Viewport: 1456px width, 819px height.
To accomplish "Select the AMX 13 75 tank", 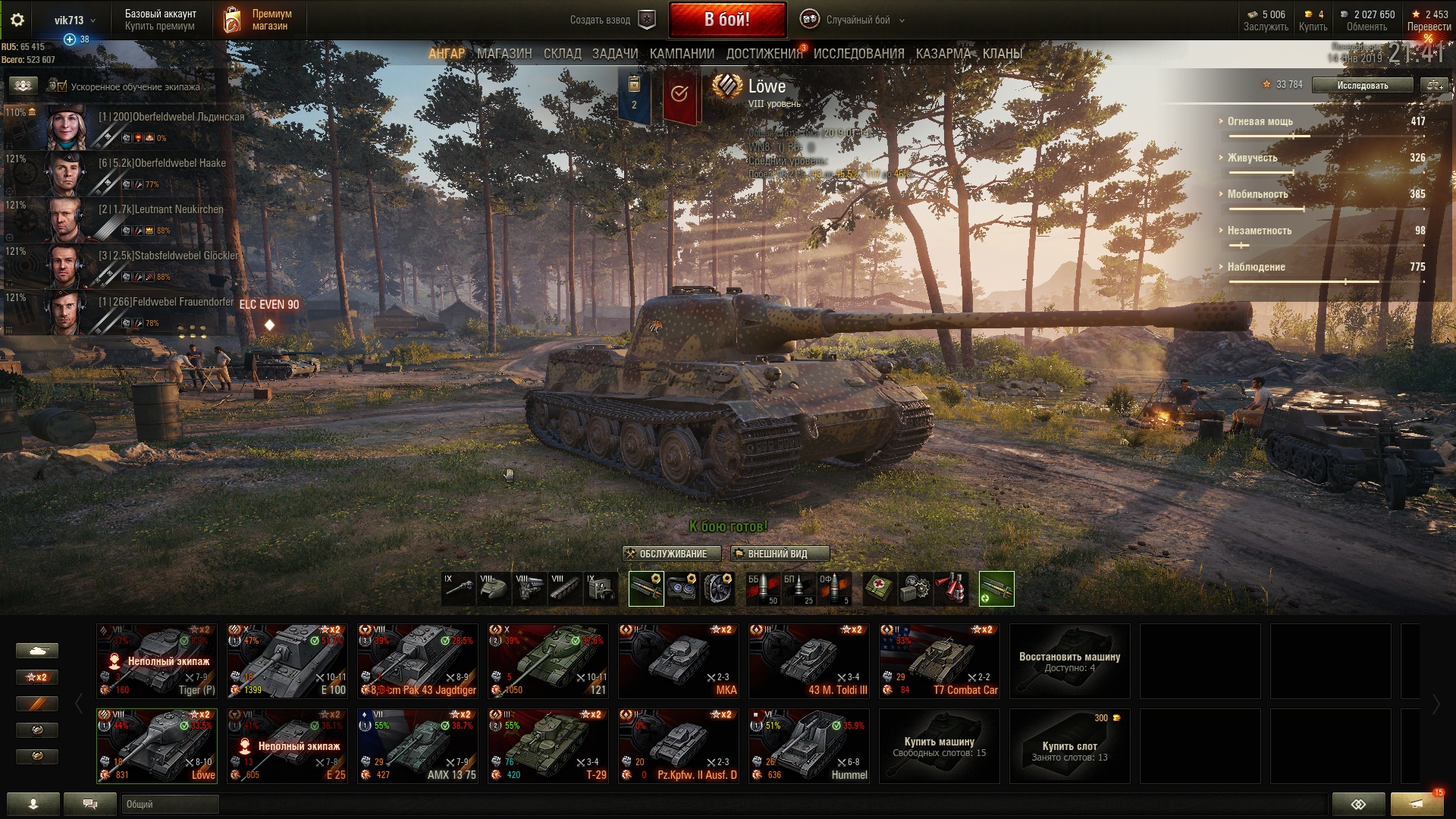I will (x=418, y=745).
